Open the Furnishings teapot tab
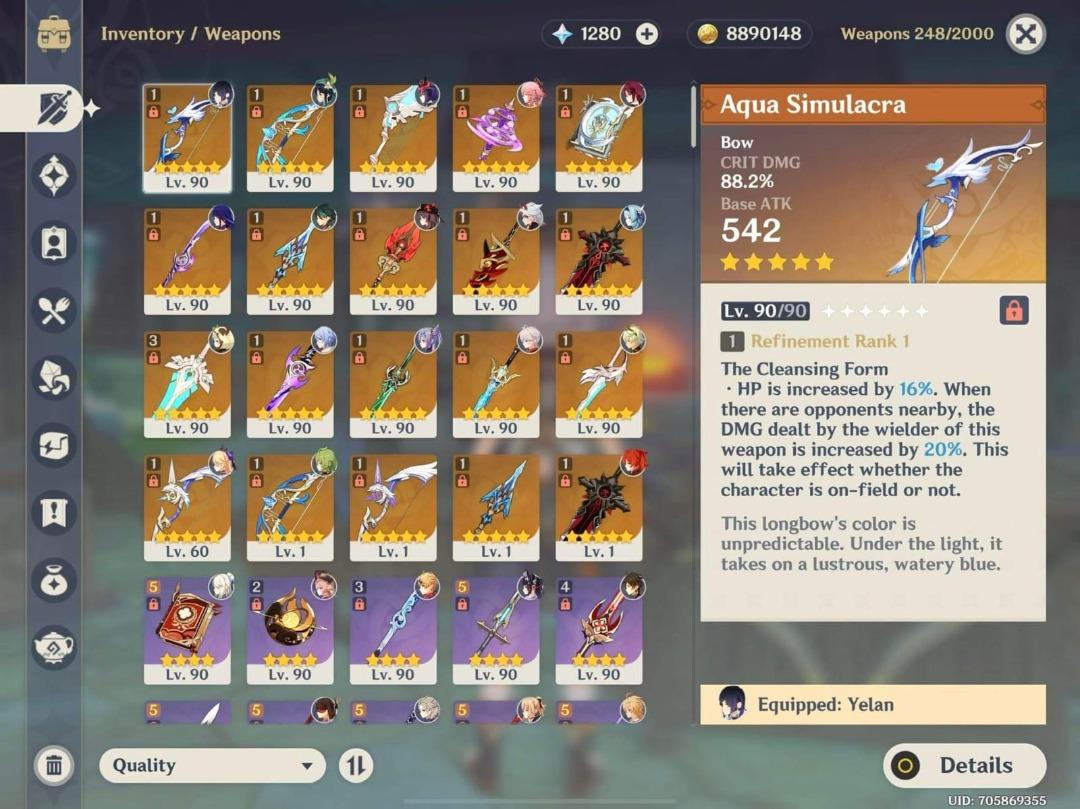 (54, 647)
